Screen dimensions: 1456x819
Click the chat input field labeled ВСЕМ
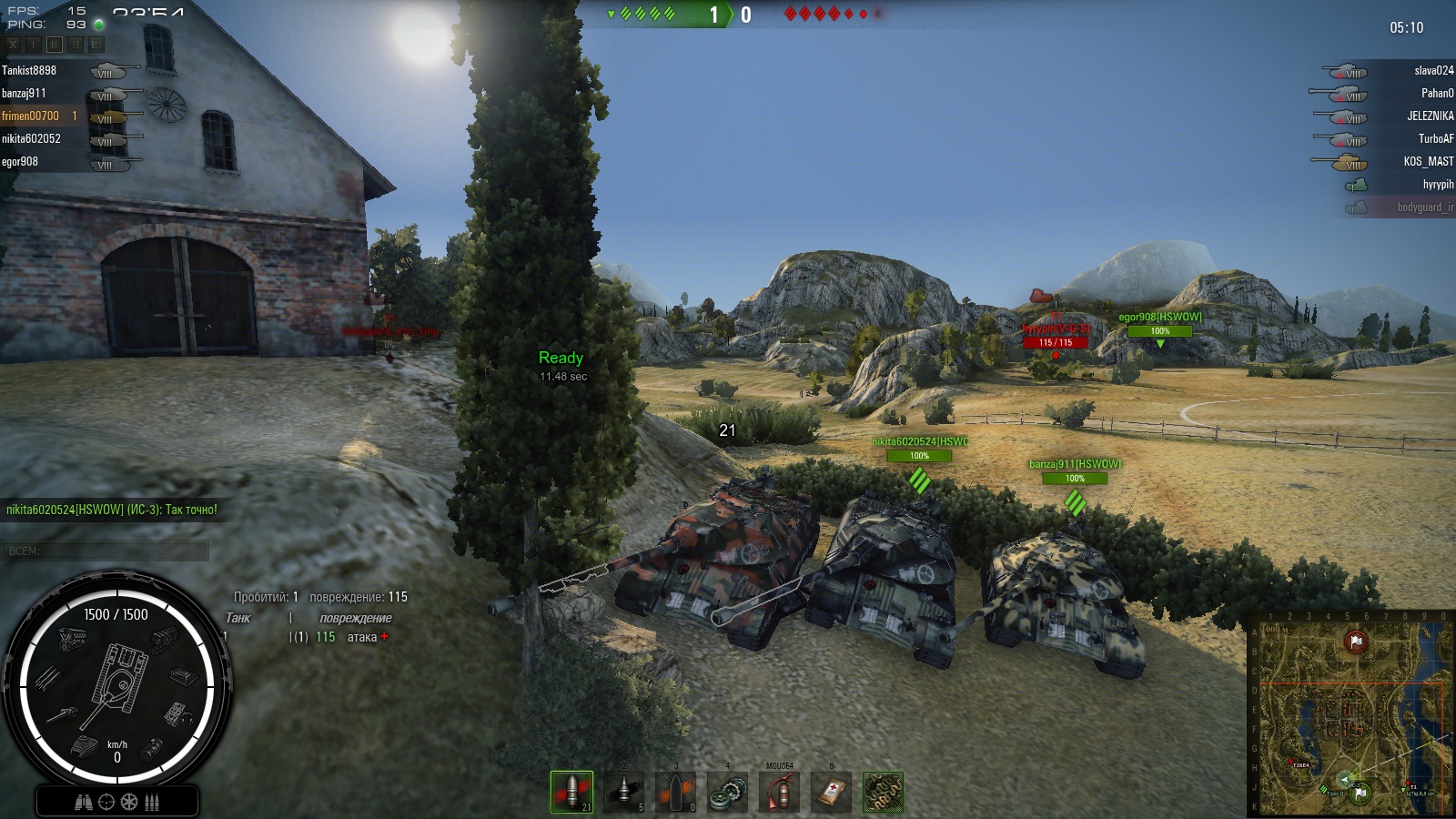point(106,551)
